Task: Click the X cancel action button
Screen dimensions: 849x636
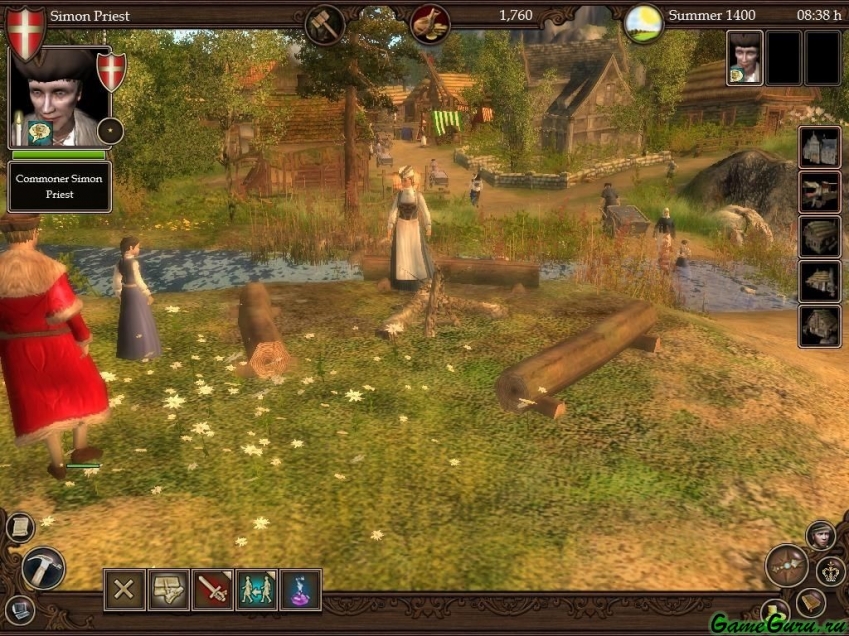Action: (x=125, y=589)
